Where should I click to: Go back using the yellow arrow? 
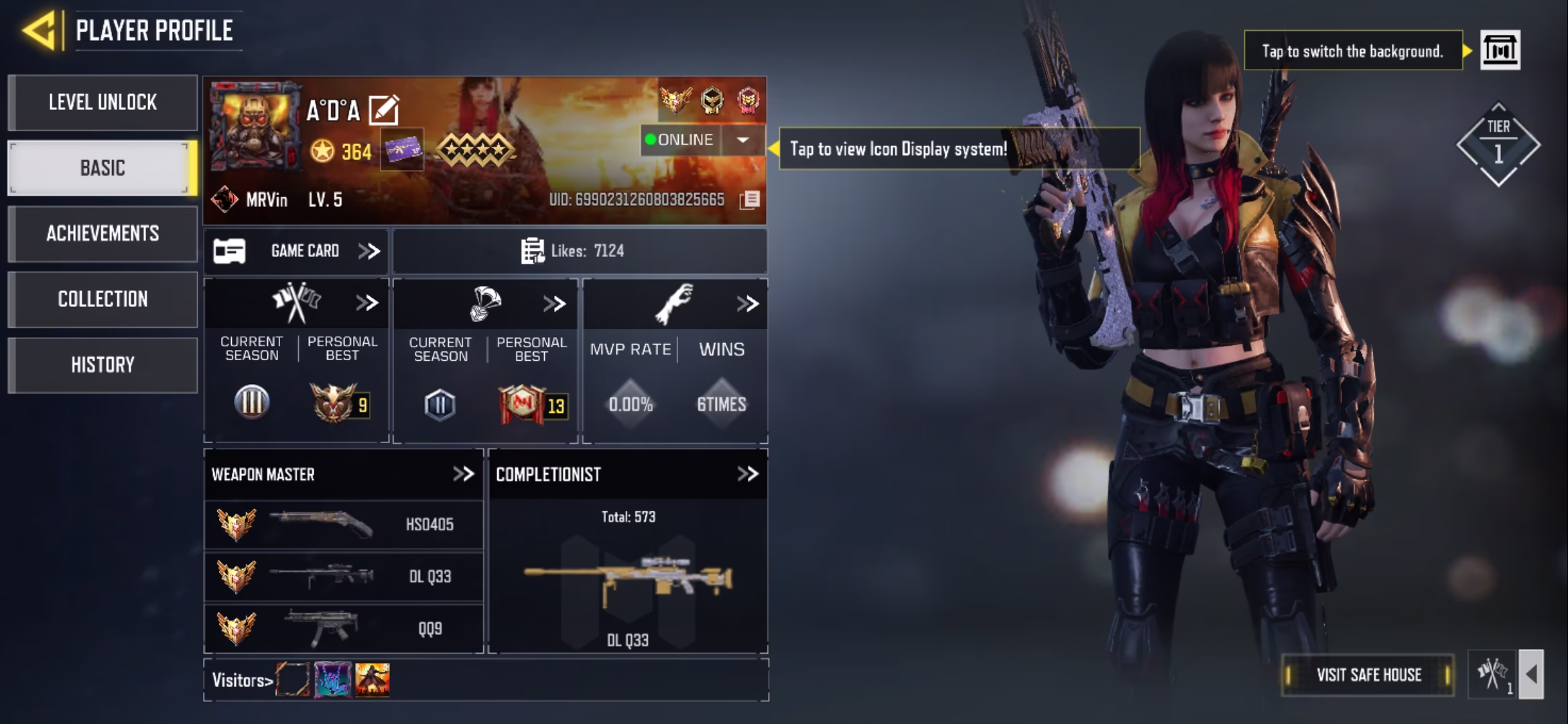(39, 30)
